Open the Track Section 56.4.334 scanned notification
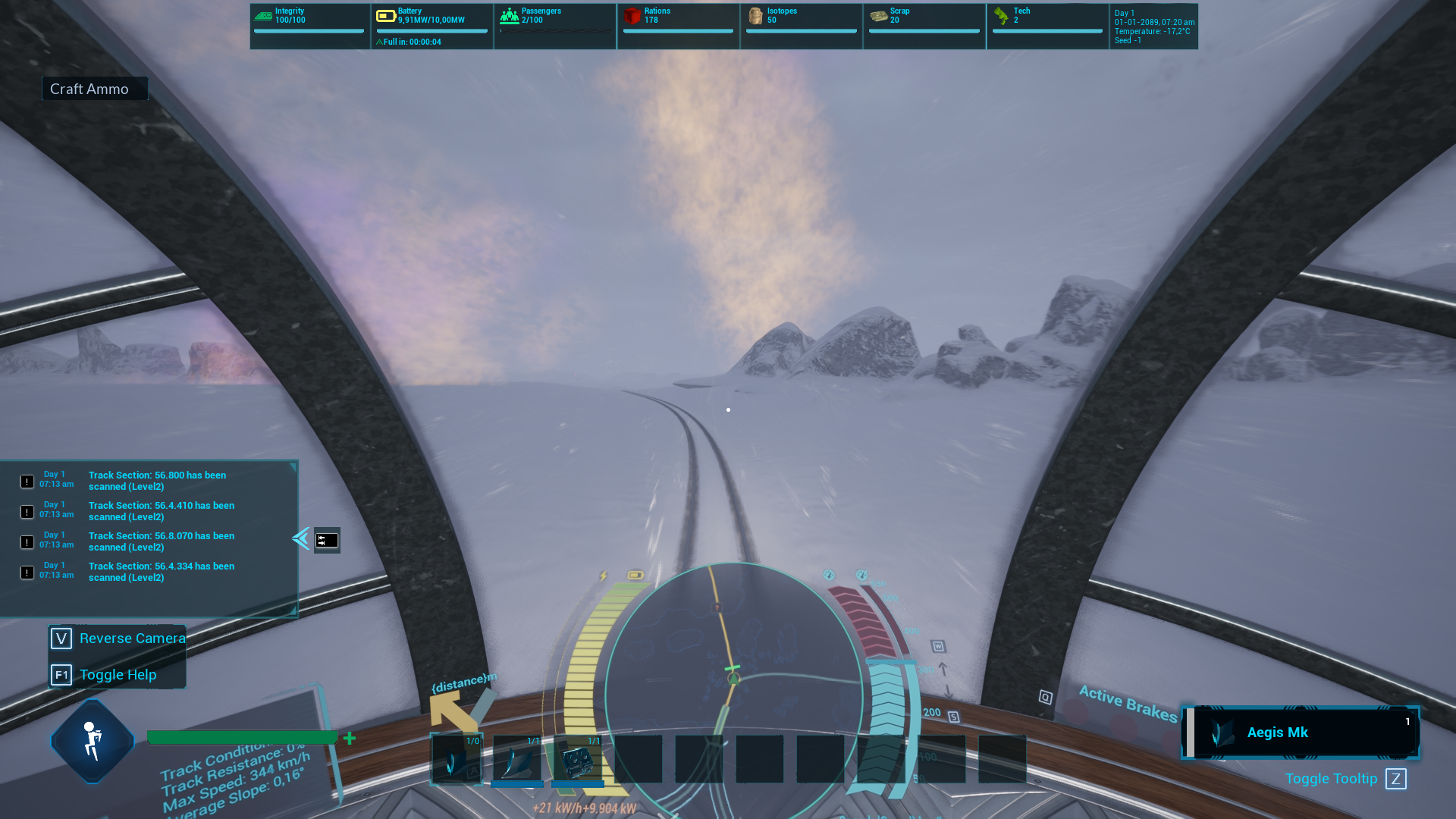This screenshot has height=819, width=1456. [161, 572]
